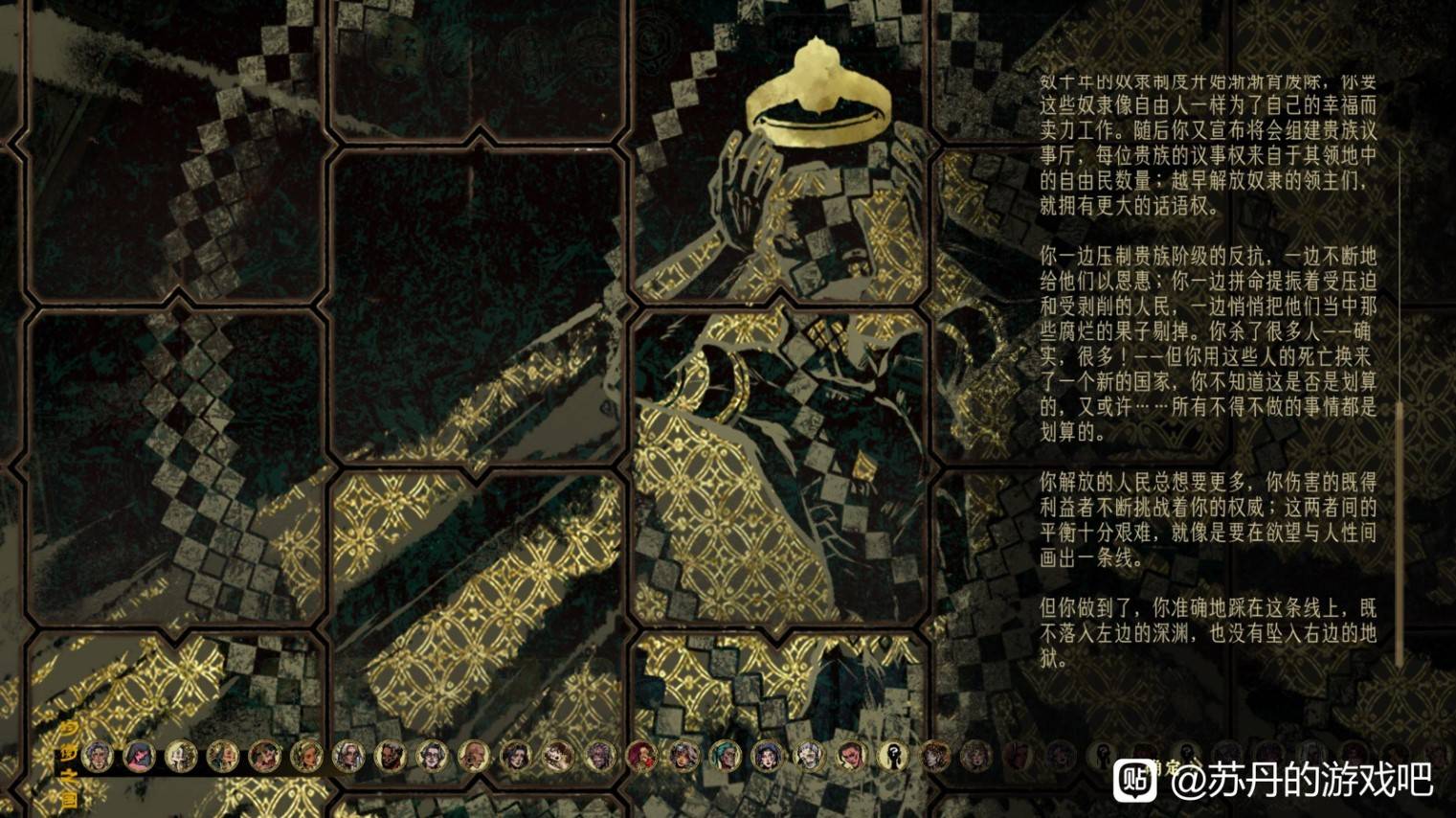
Task: Select the white-haired character portrait
Action: coord(348,757)
